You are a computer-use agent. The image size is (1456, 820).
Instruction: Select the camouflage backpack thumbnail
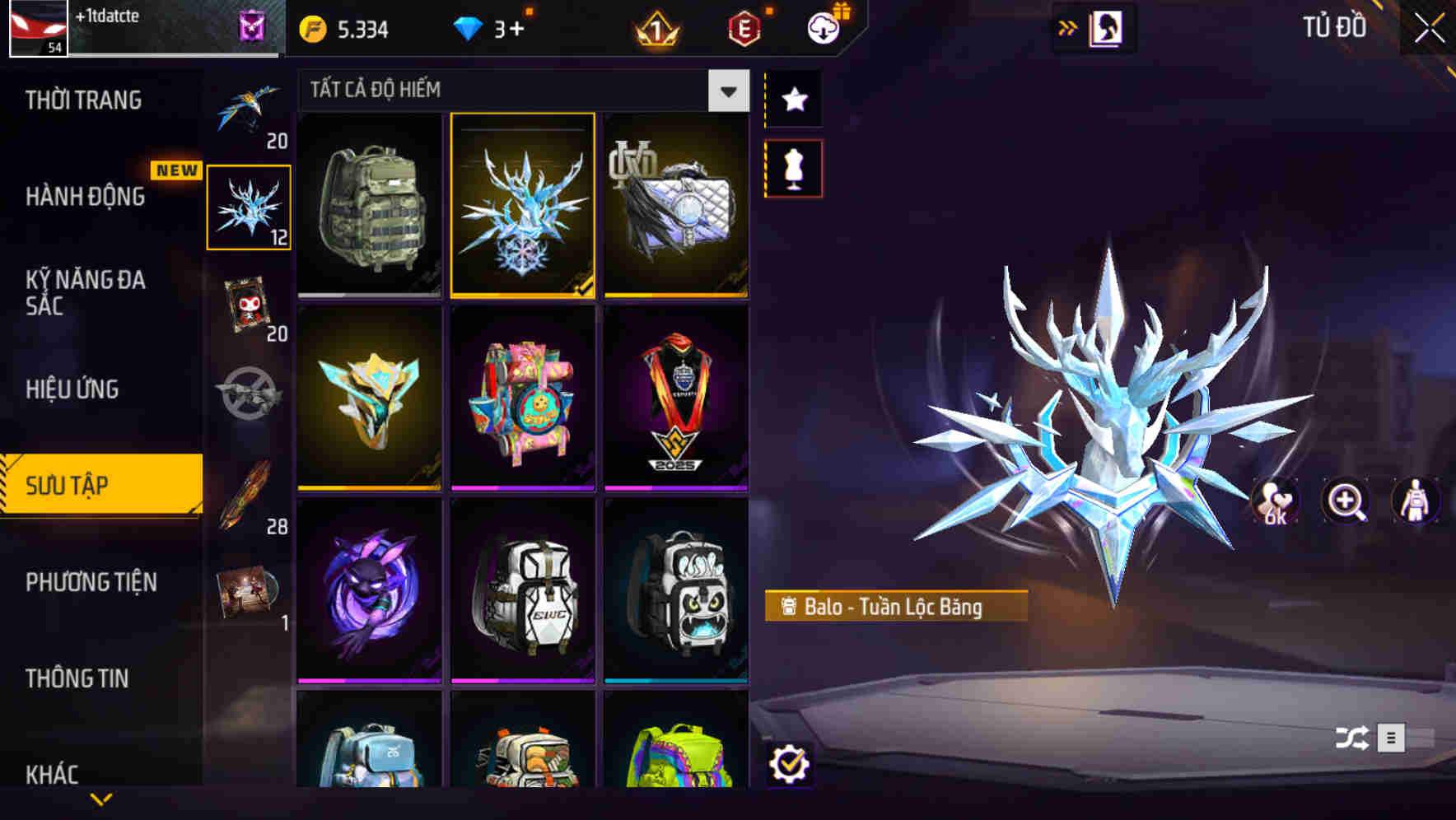tap(368, 205)
